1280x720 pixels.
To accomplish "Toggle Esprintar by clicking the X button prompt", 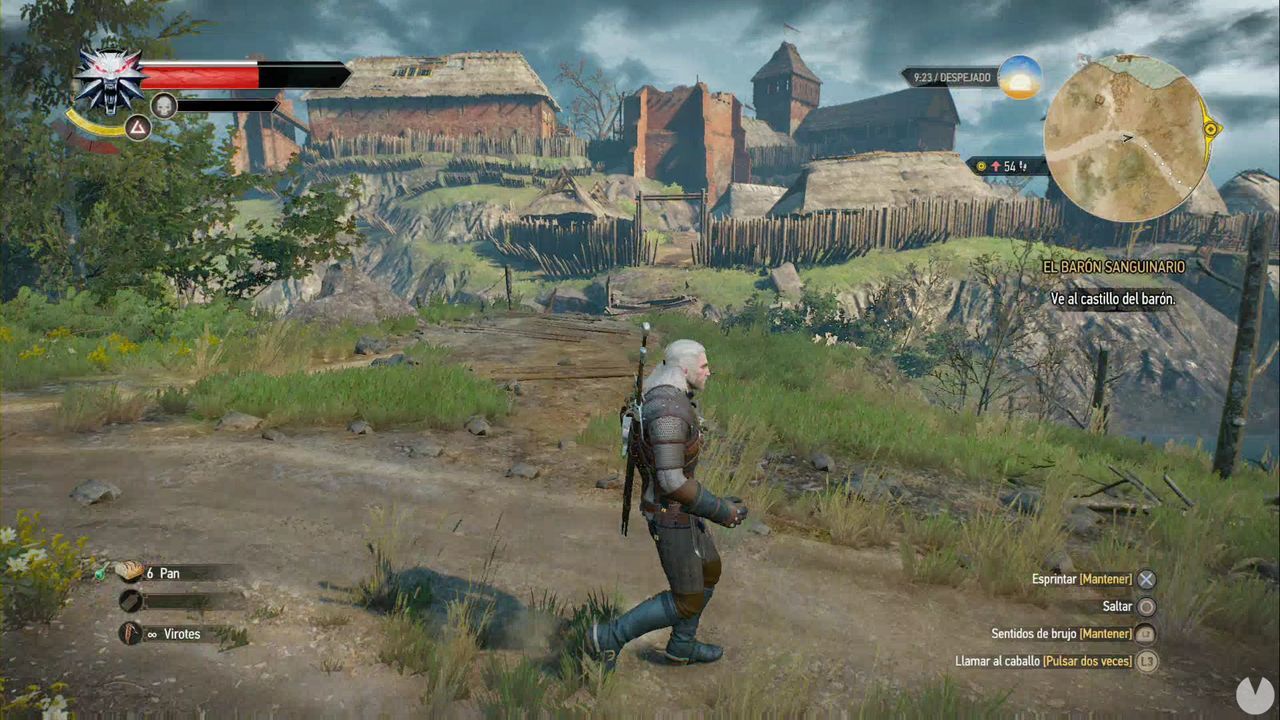I will [1146, 578].
